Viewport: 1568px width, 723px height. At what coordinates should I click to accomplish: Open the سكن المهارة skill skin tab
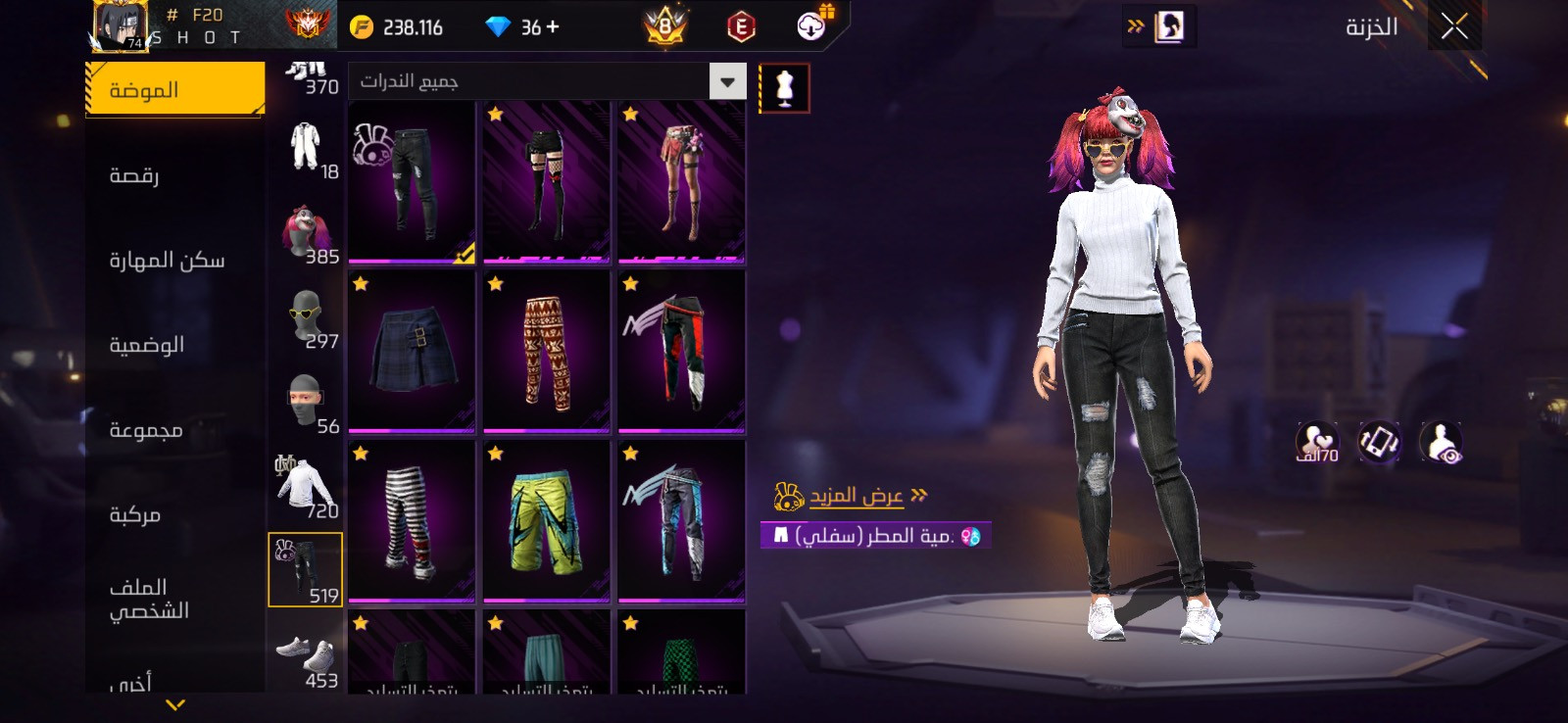[x=167, y=261]
